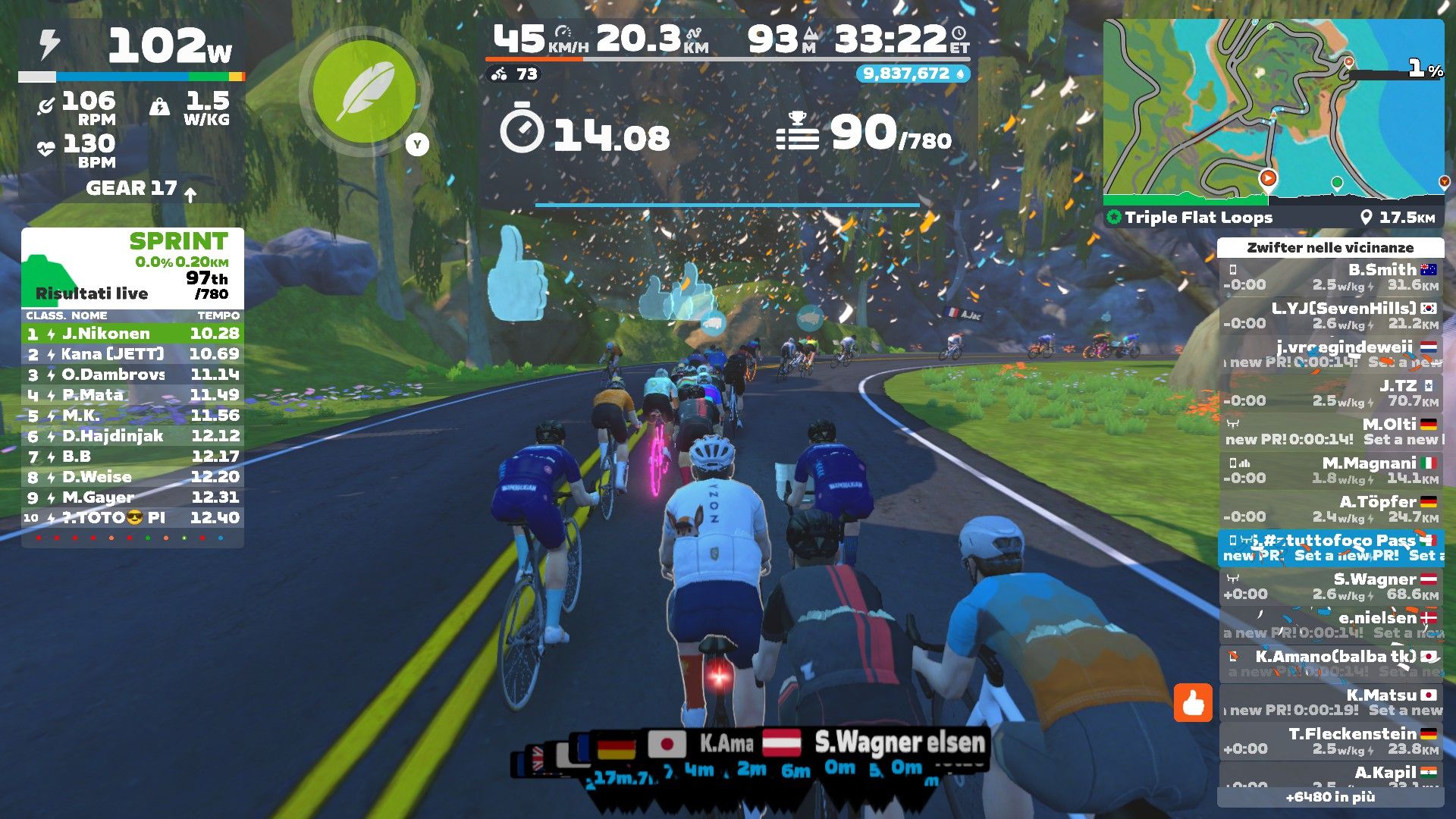Click the 'Zwifter nelle vicinanze' list header

click(1330, 248)
